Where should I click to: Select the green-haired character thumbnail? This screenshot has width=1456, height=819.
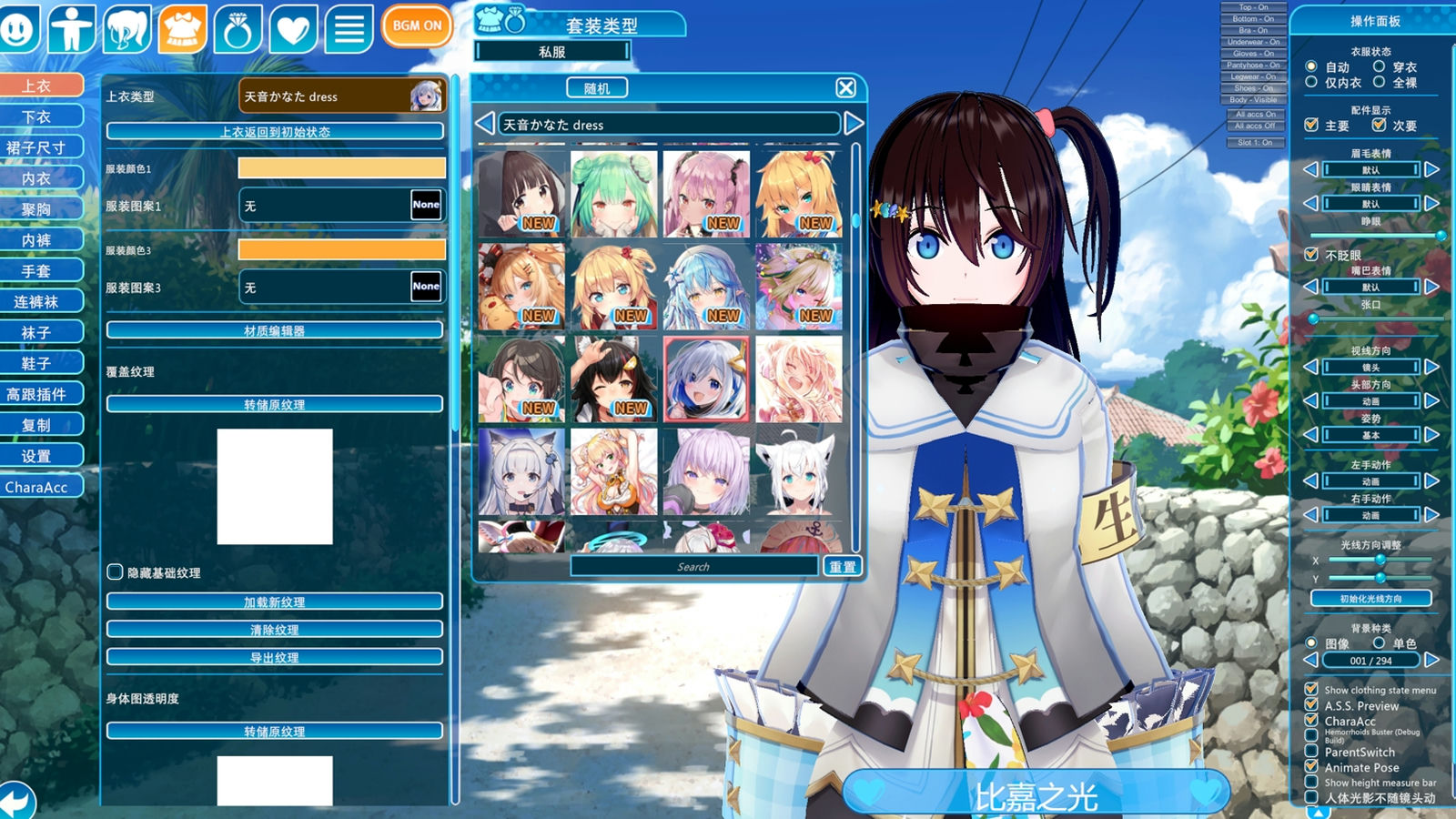click(613, 194)
